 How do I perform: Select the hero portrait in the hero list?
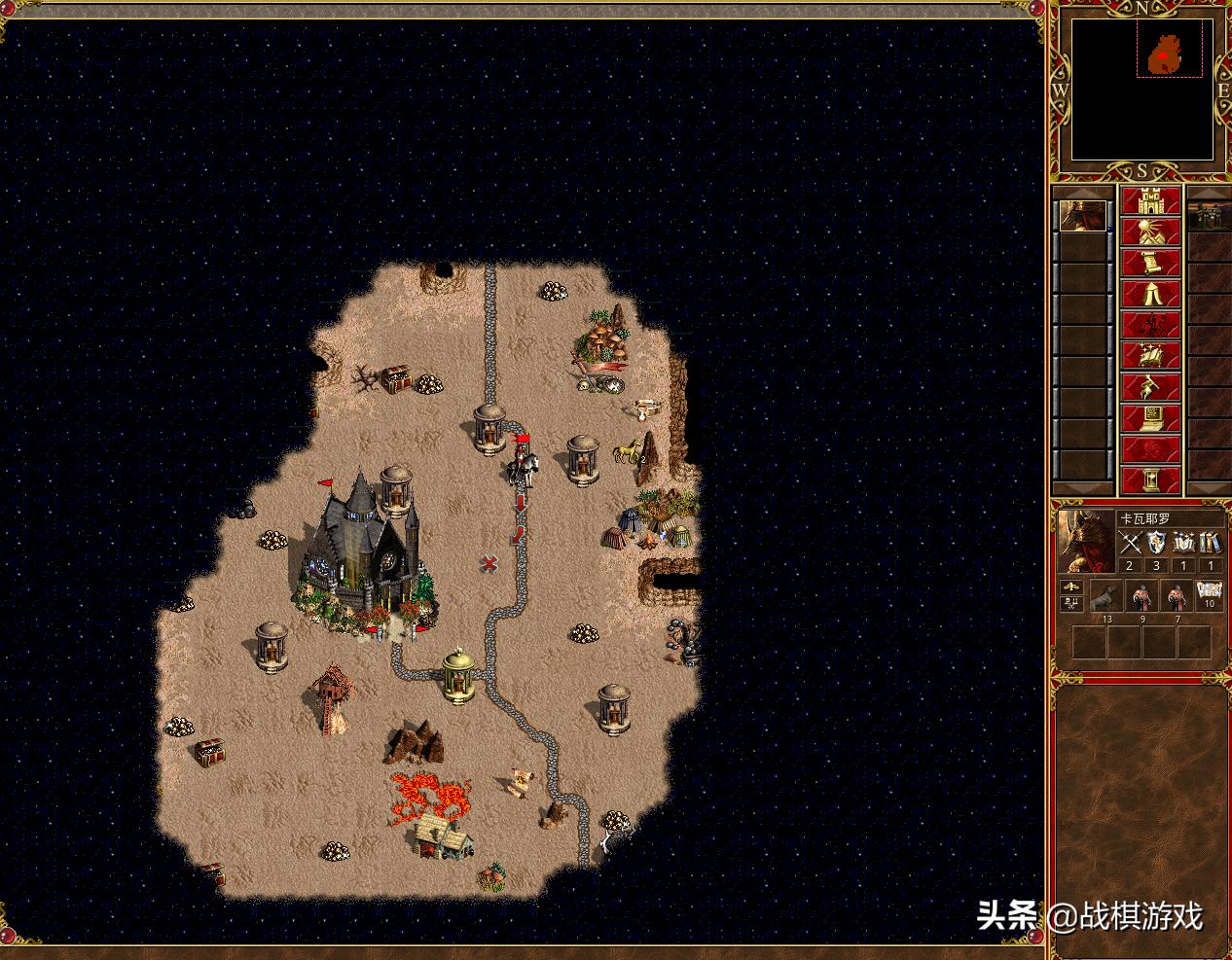pyautogui.click(x=1082, y=217)
